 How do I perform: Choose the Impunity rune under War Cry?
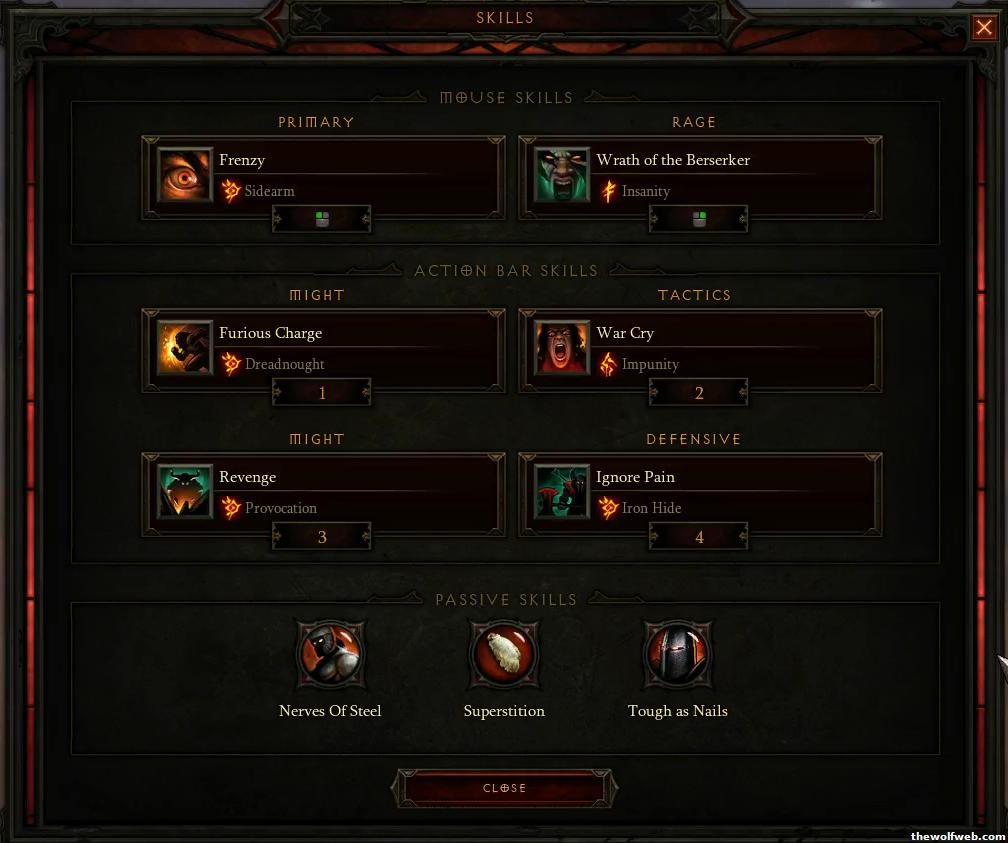click(608, 364)
